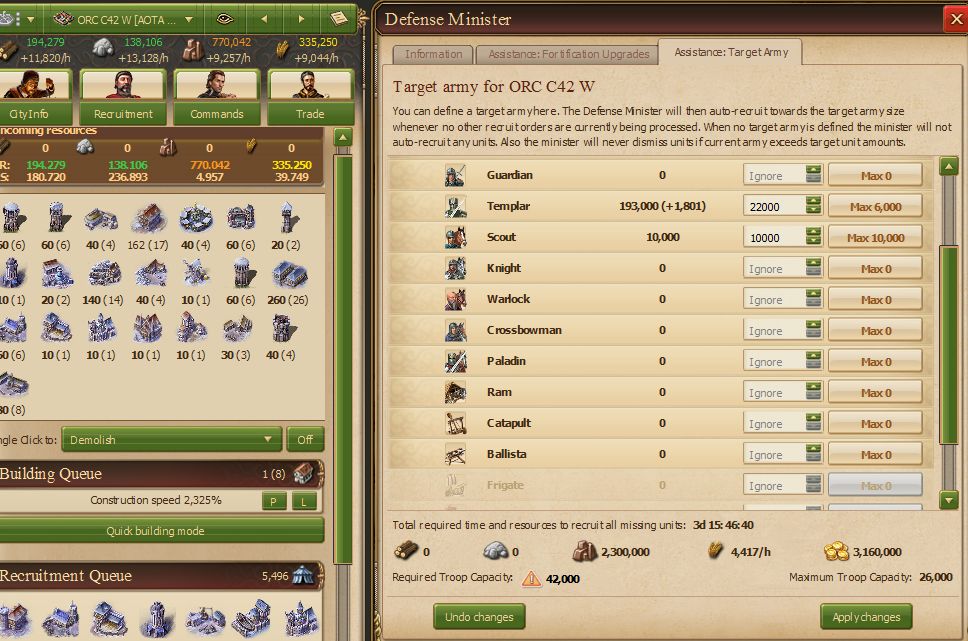The width and height of the screenshot is (968, 641).
Task: Open Assistance: Fortification Upgrades tab
Action: click(567, 54)
